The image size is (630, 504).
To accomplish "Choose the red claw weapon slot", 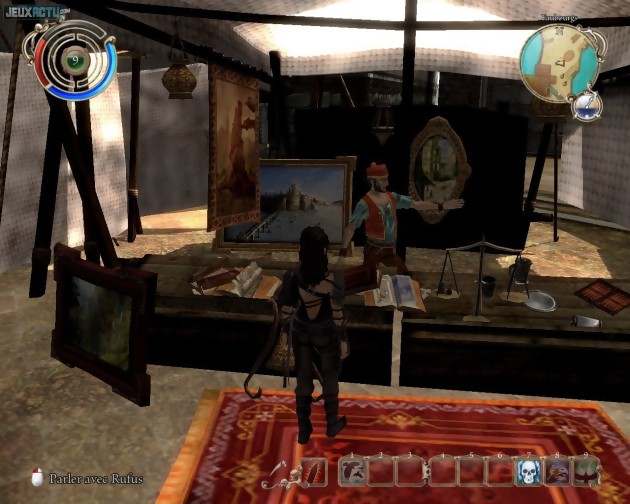I will [x=314, y=471].
